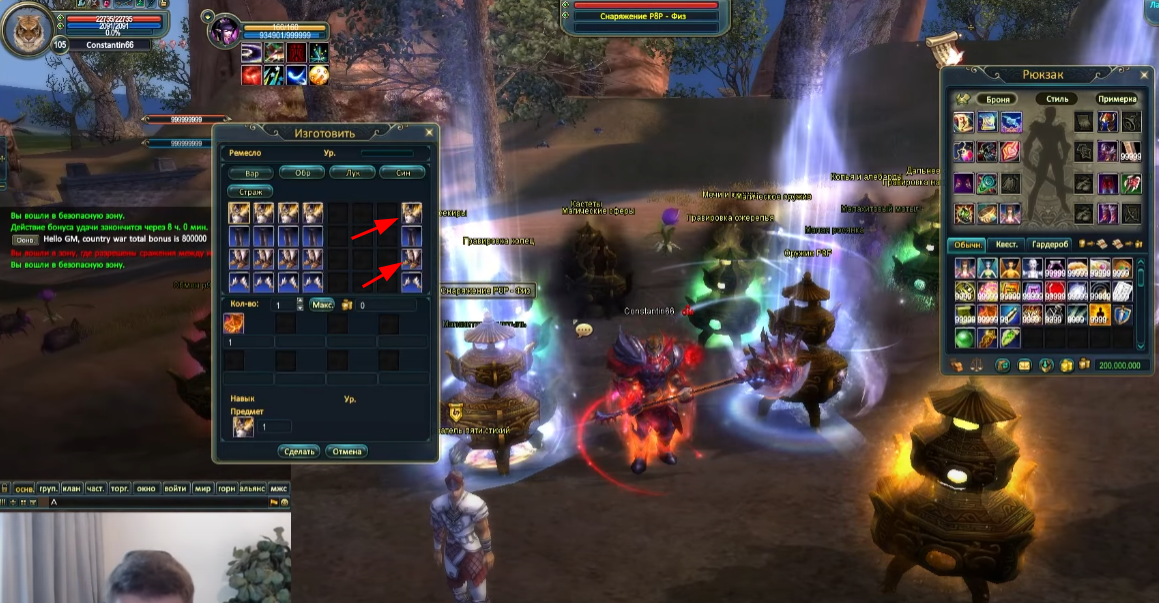Screen dimensions: 1159x603
Task: Select the Обычн. inventory tab
Action: [x=966, y=245]
